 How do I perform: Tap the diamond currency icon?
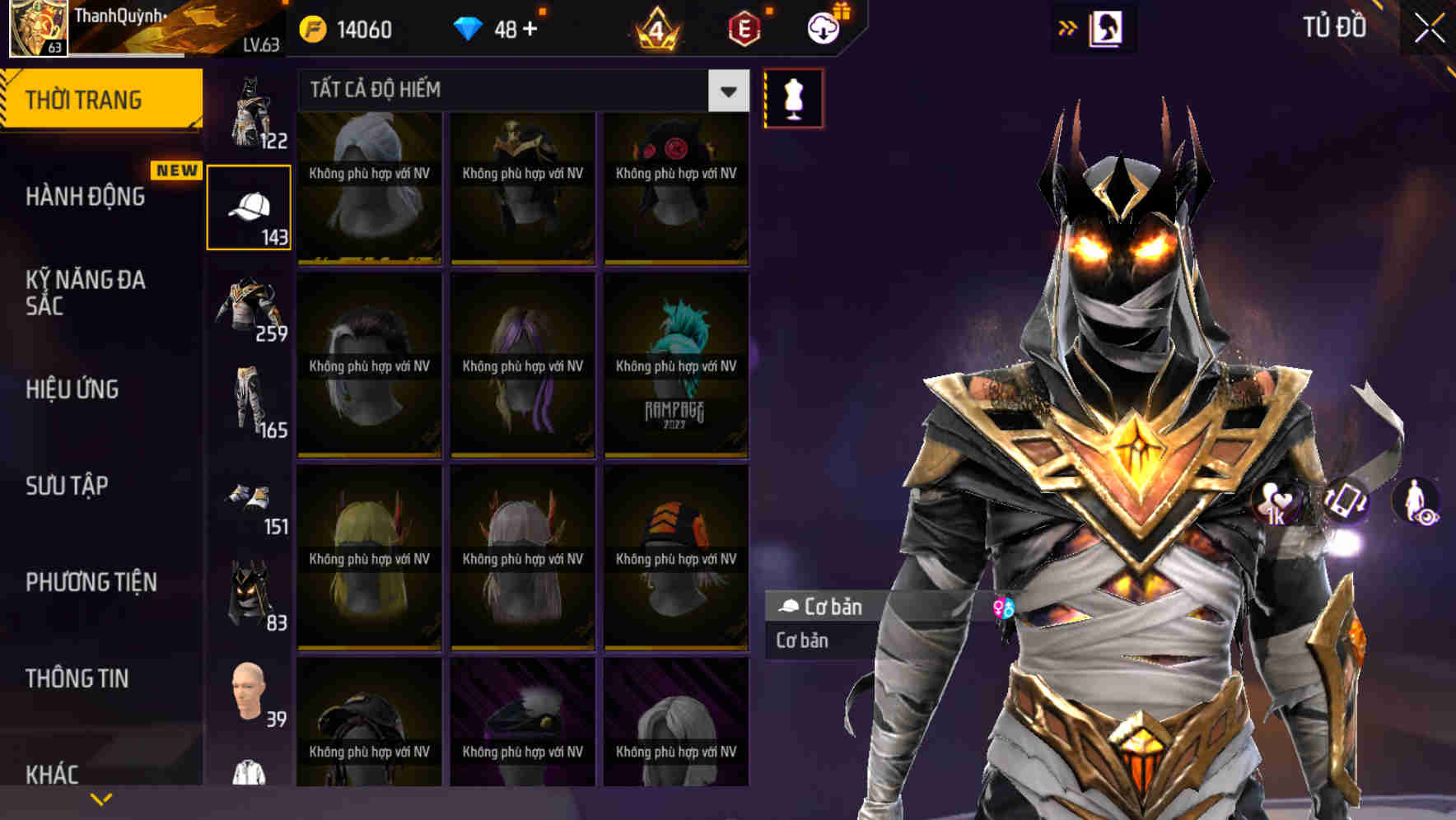point(469,27)
